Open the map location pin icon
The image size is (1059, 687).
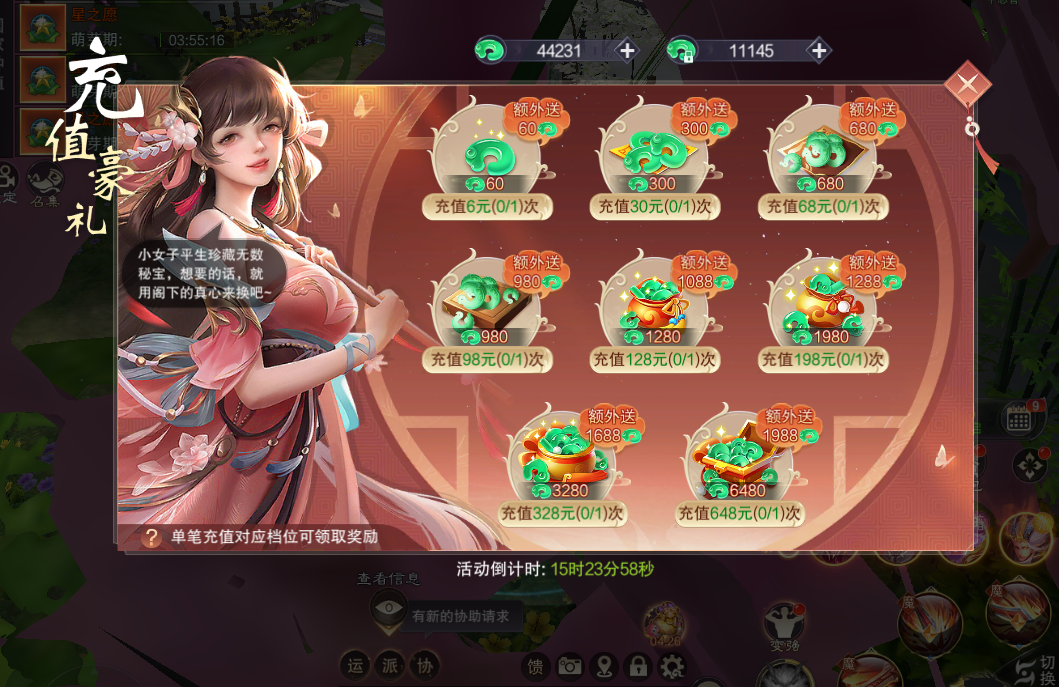pos(604,666)
